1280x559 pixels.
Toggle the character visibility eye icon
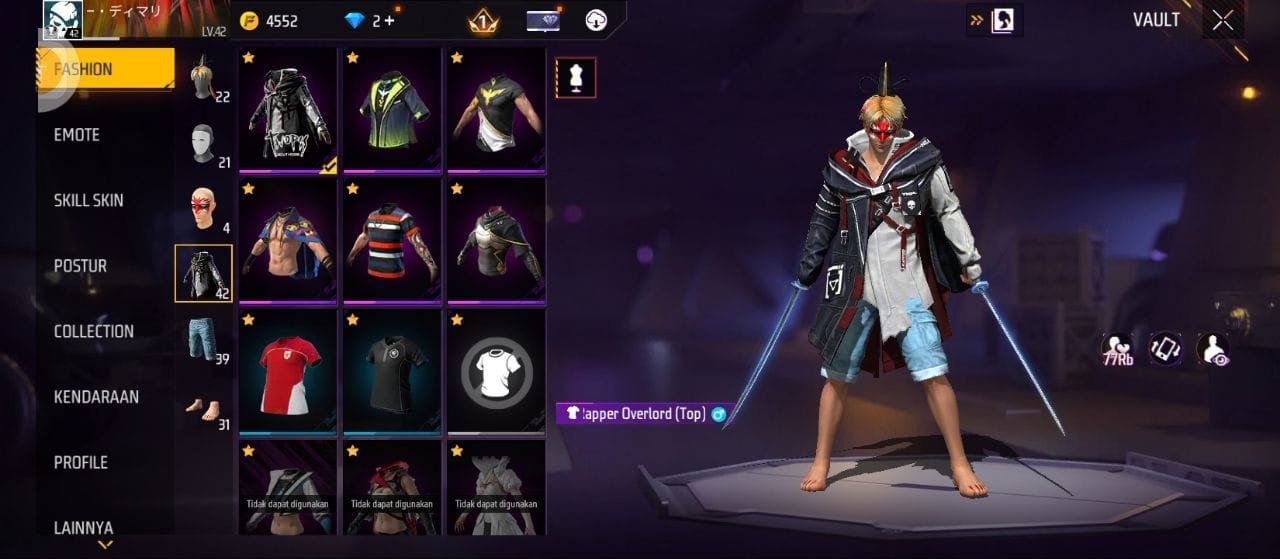1212,348
